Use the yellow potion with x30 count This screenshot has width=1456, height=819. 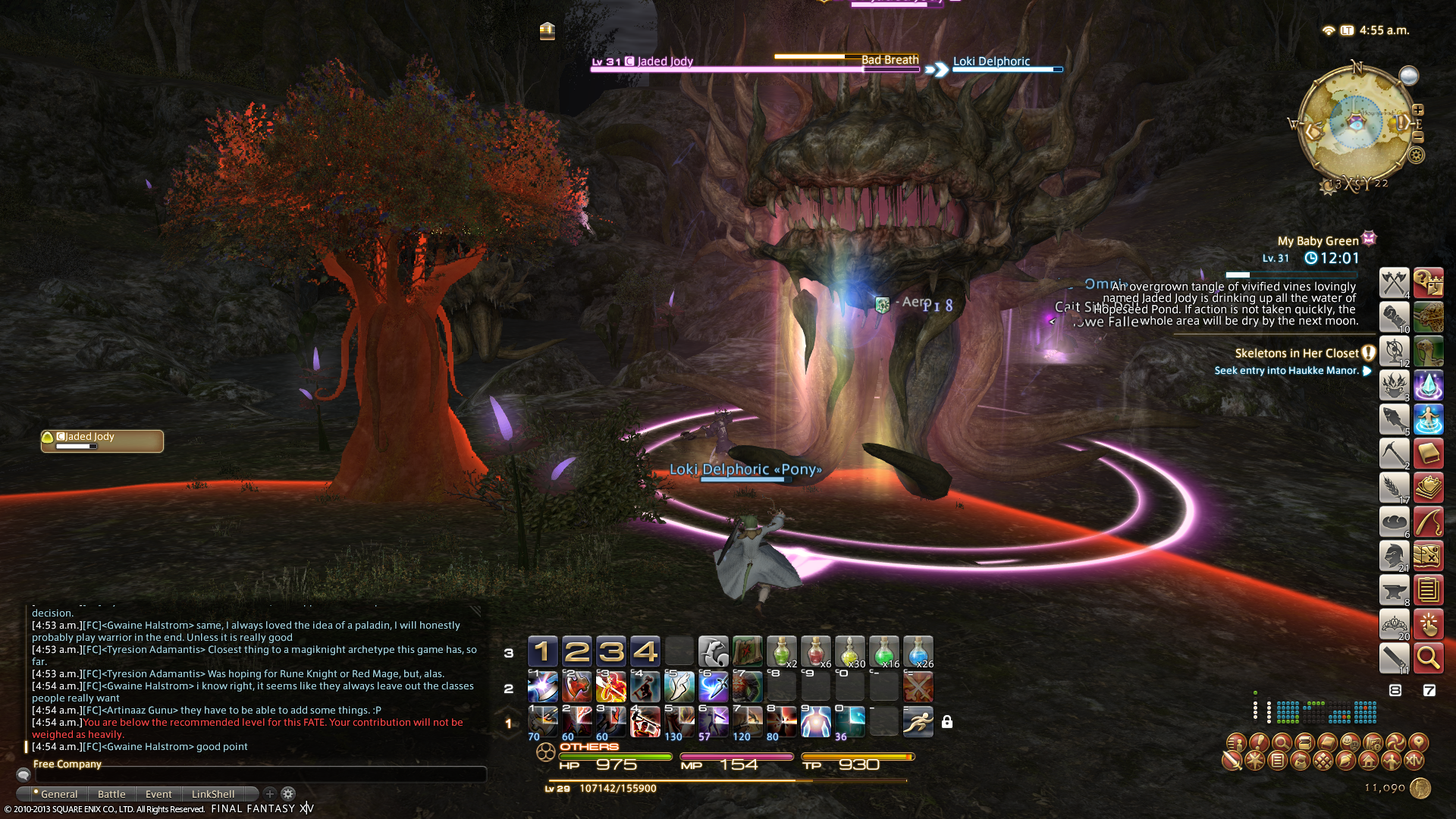849,651
